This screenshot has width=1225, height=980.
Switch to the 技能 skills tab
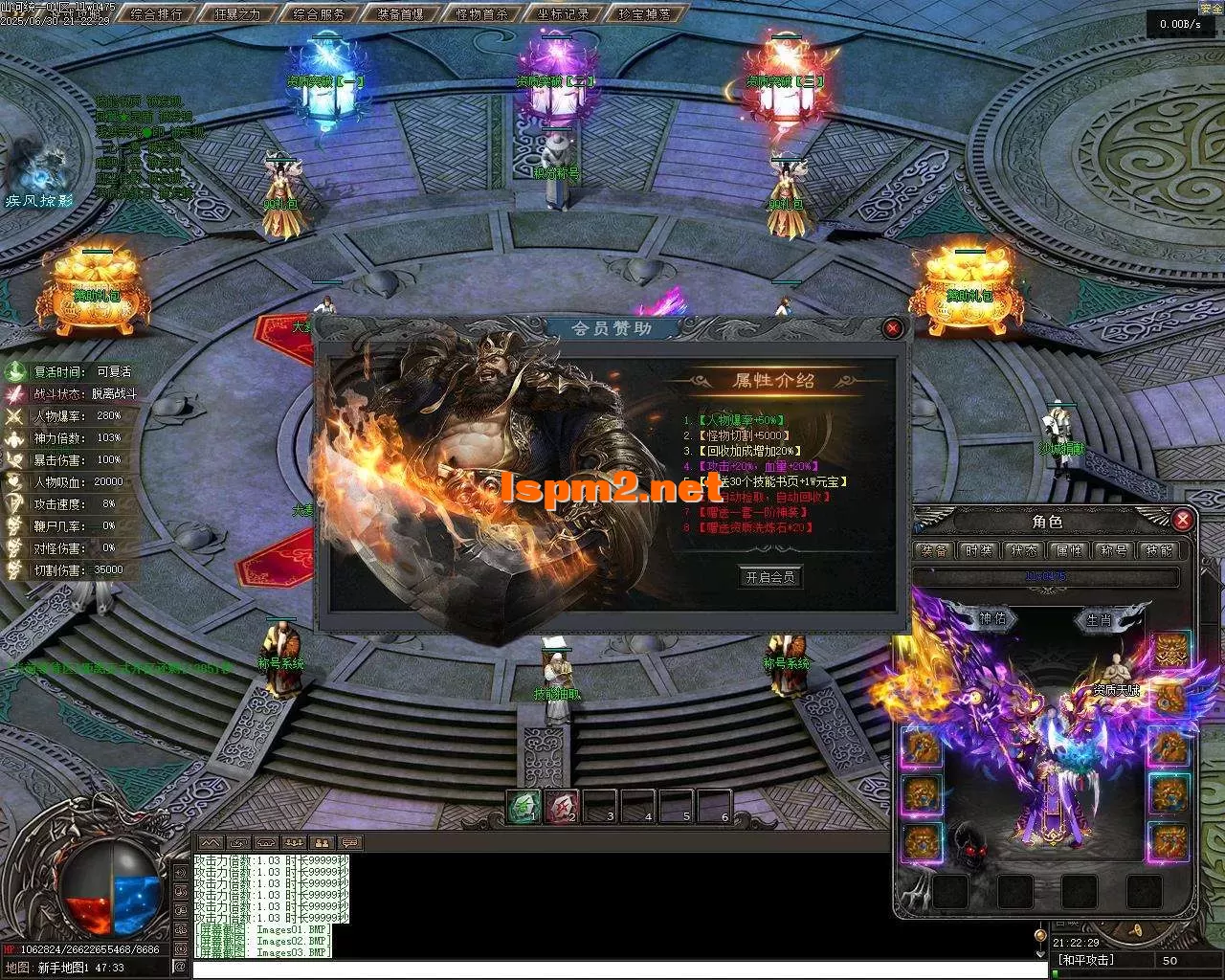[x=1158, y=550]
